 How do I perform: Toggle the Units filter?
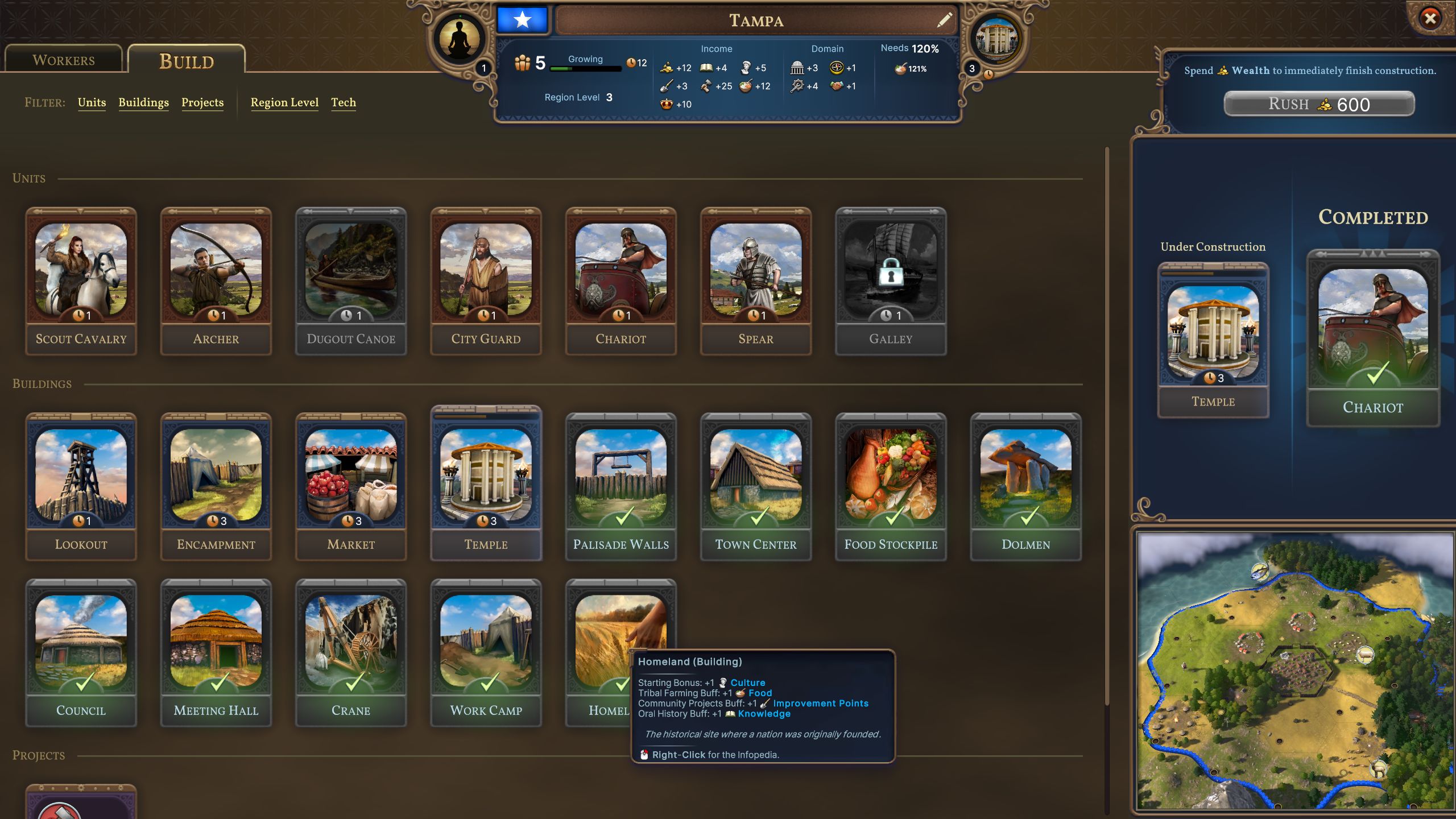click(92, 102)
